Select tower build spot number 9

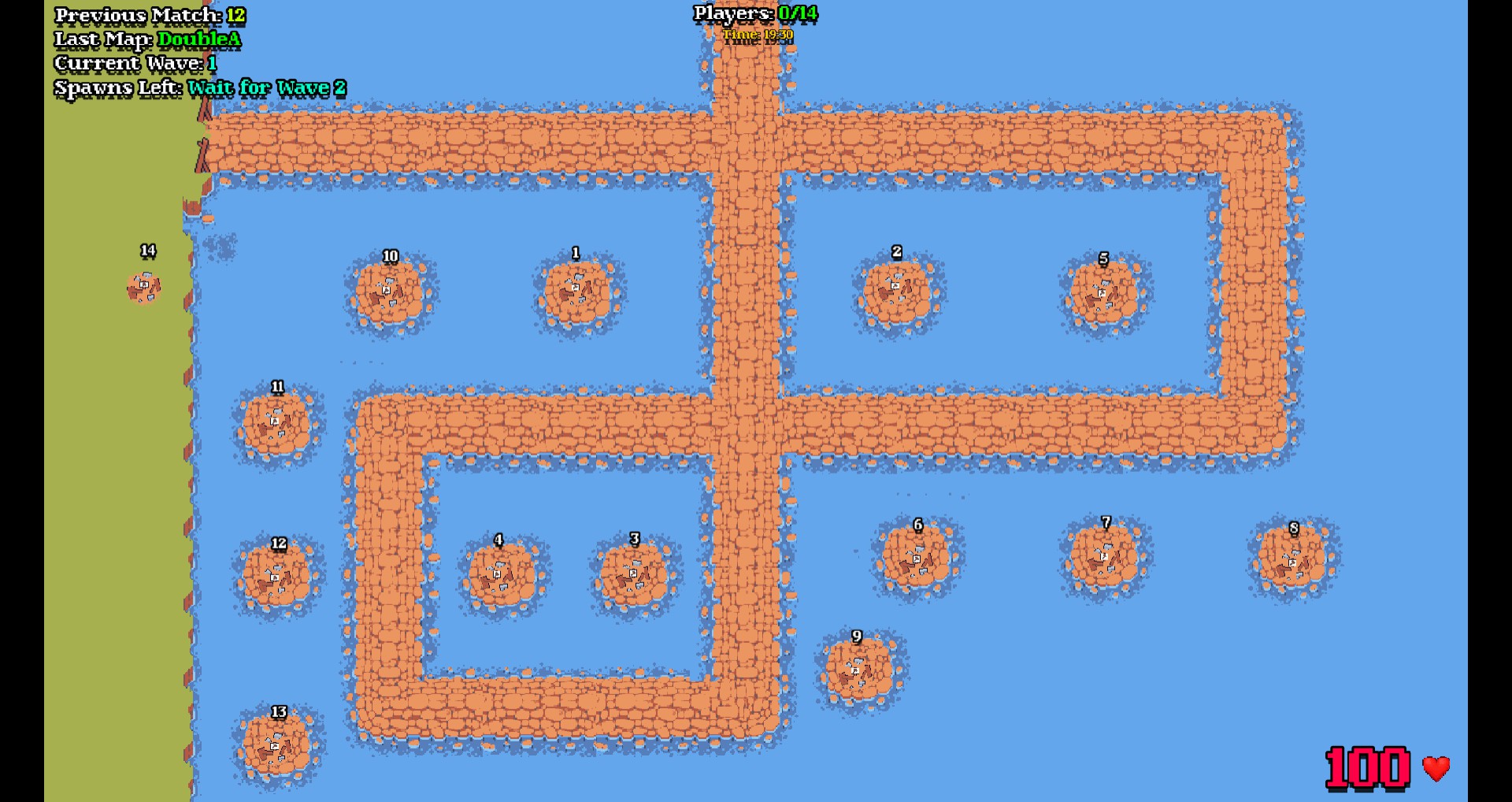859,670
